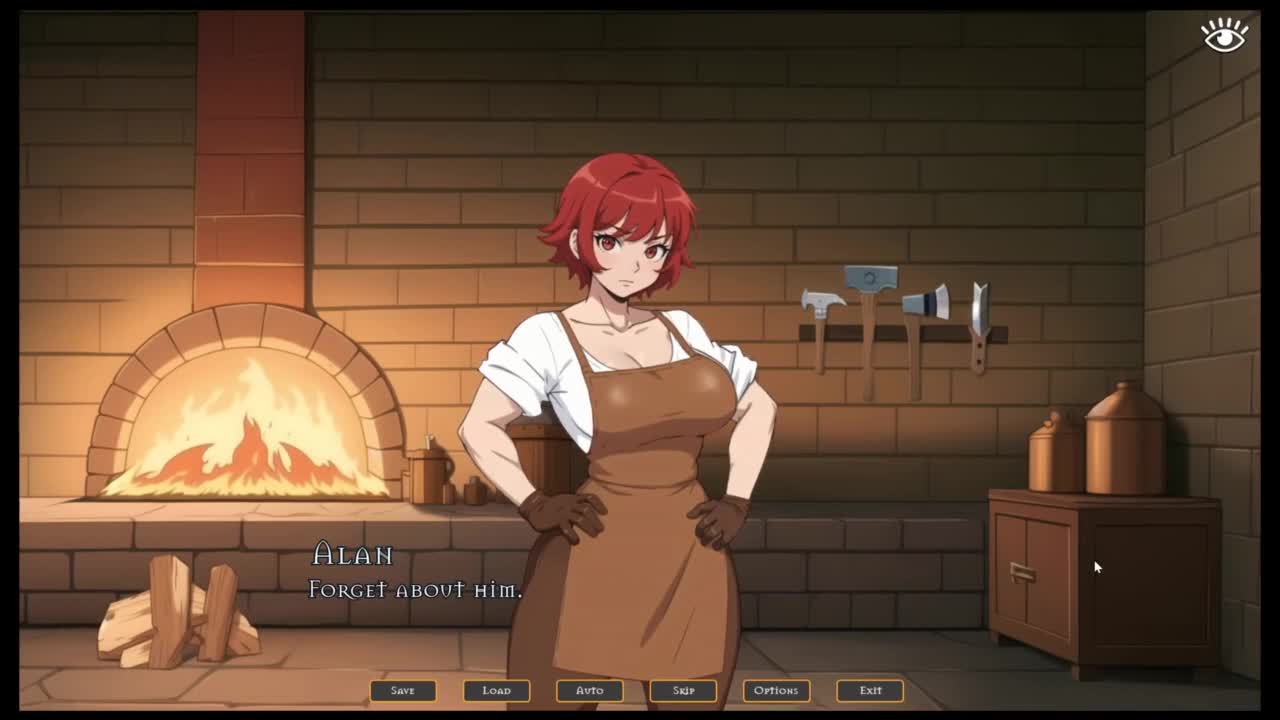Hide the interface with the eye icon
The image size is (1280, 720).
[1224, 35]
